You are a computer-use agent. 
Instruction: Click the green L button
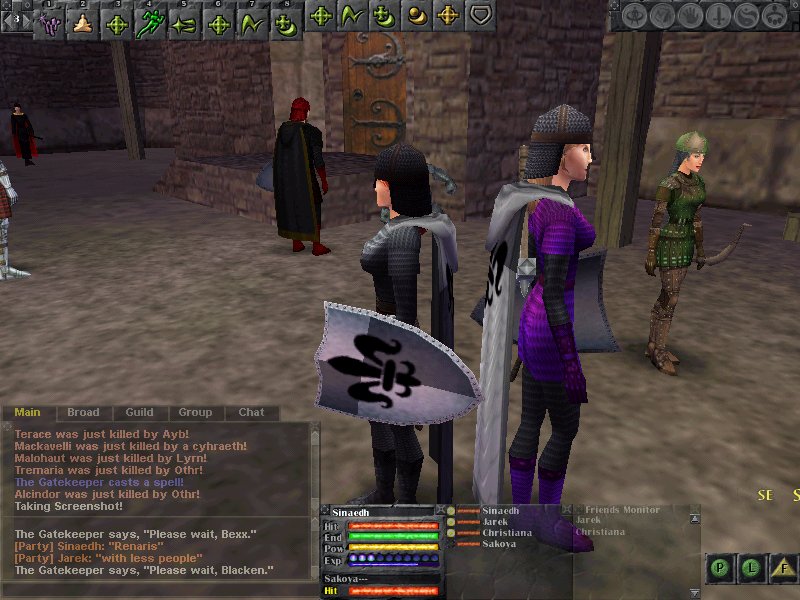click(751, 569)
